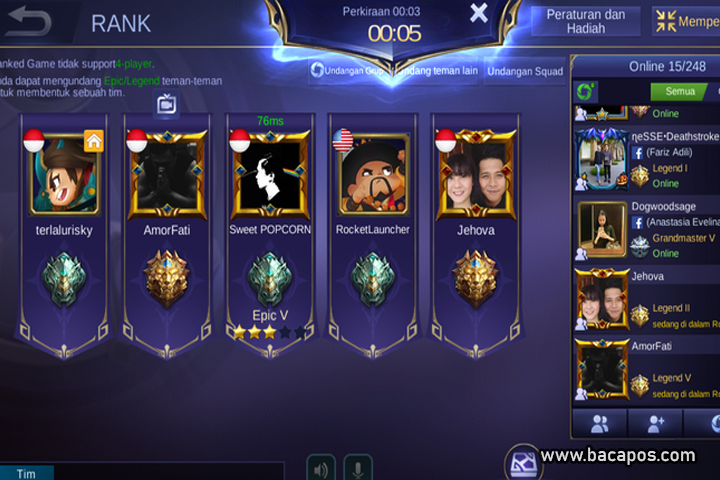
Task: Switch to the Semua friends tab
Action: pos(679,92)
